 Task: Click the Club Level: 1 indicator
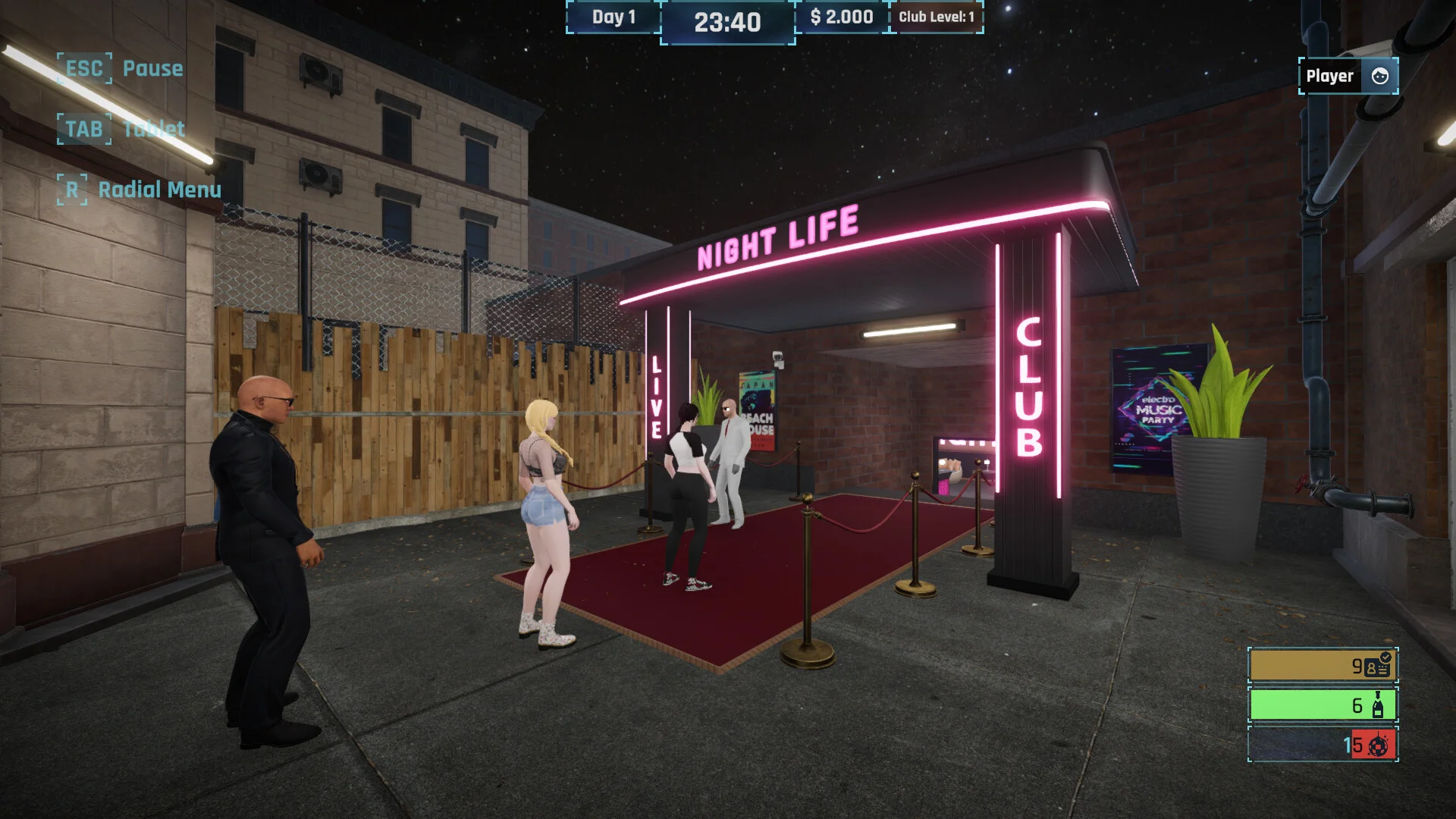pyautogui.click(x=938, y=16)
